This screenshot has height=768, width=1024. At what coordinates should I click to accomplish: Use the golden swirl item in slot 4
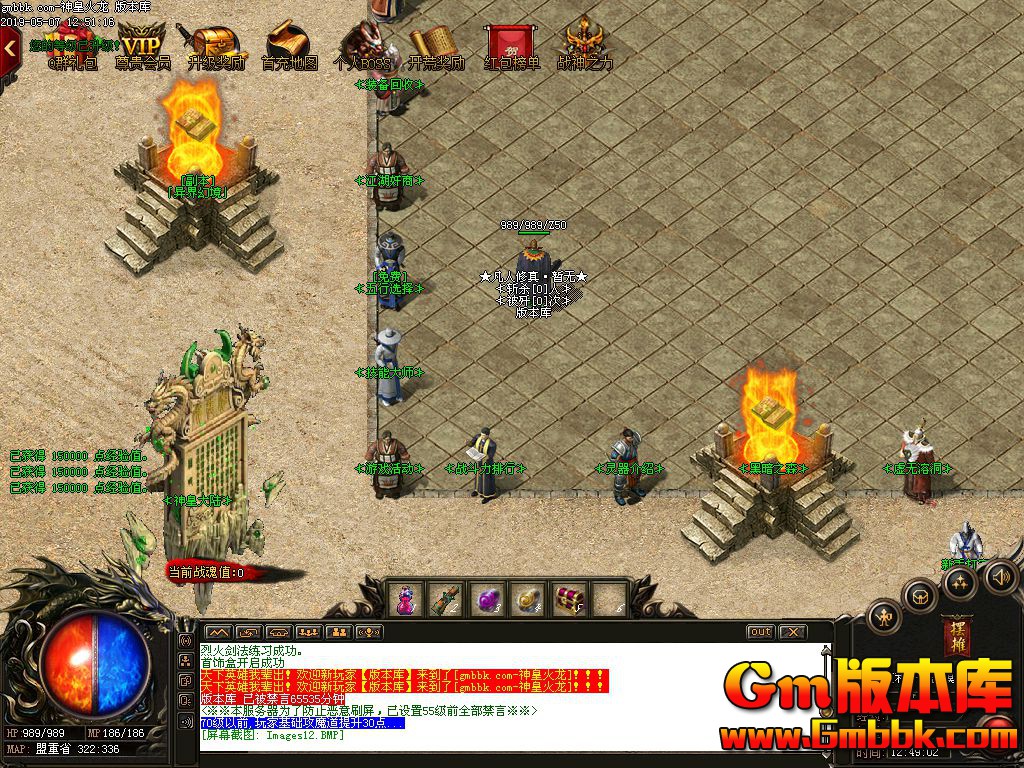click(528, 599)
